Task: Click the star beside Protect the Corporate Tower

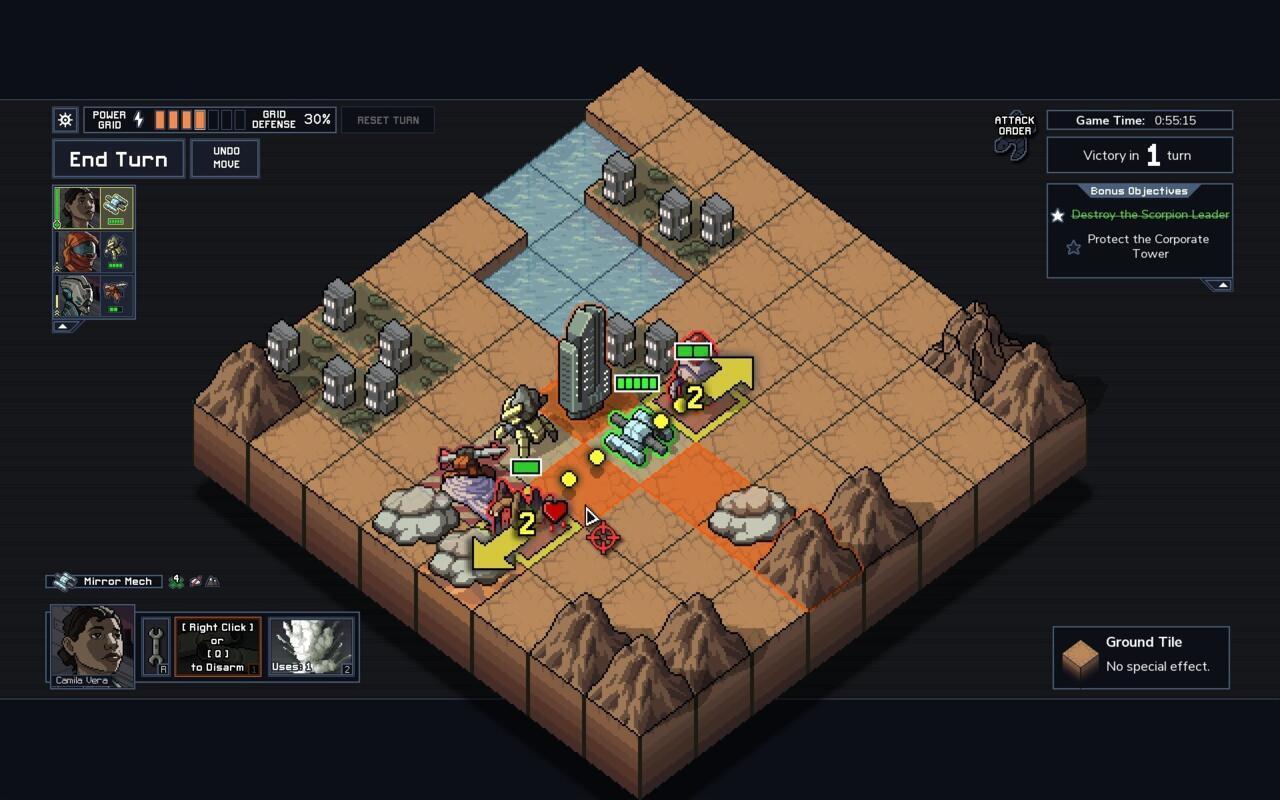Action: pos(1072,246)
